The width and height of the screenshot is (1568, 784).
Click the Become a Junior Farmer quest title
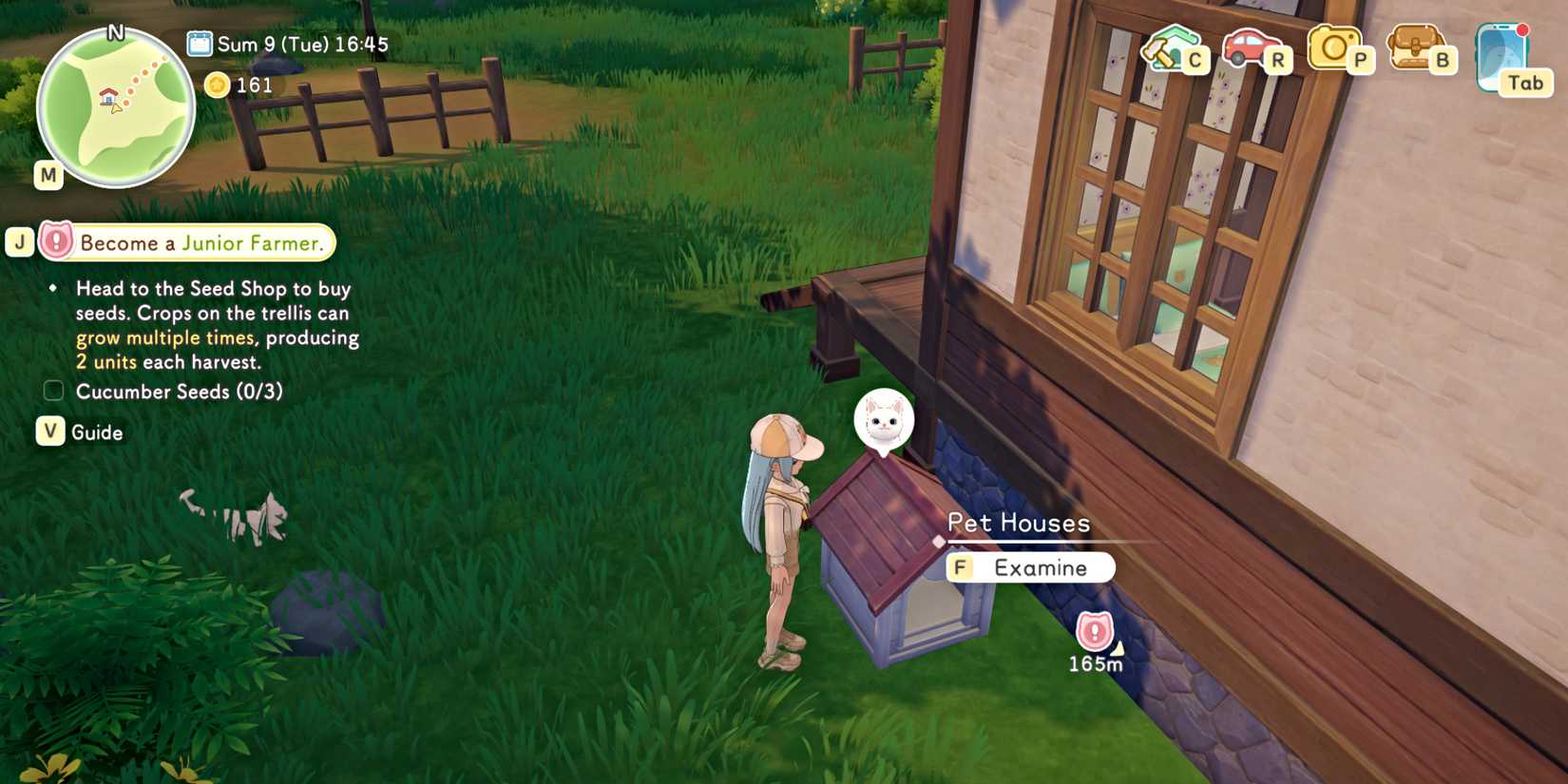pos(201,243)
